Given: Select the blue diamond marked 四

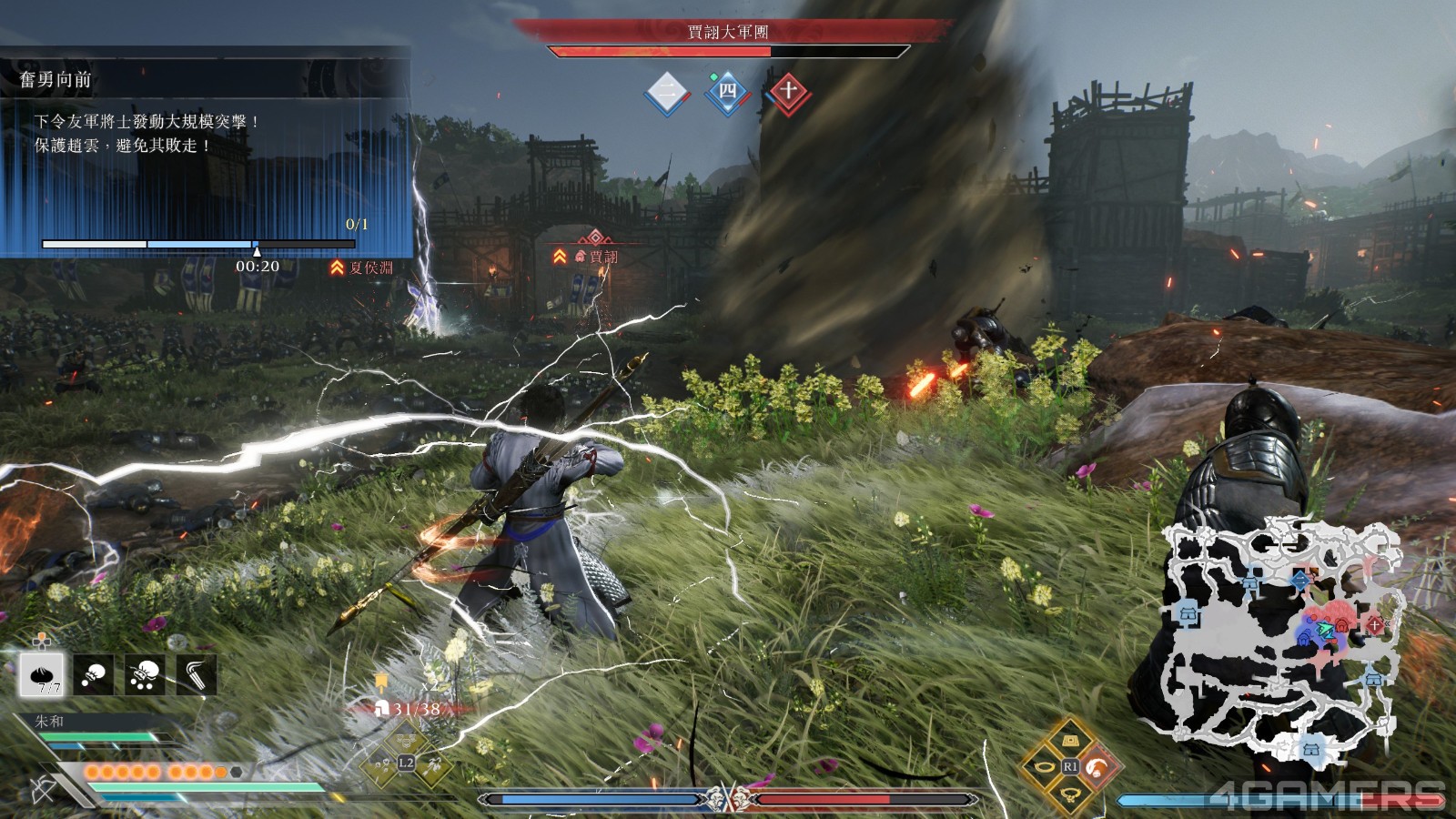Looking at the screenshot, I should 727,91.
